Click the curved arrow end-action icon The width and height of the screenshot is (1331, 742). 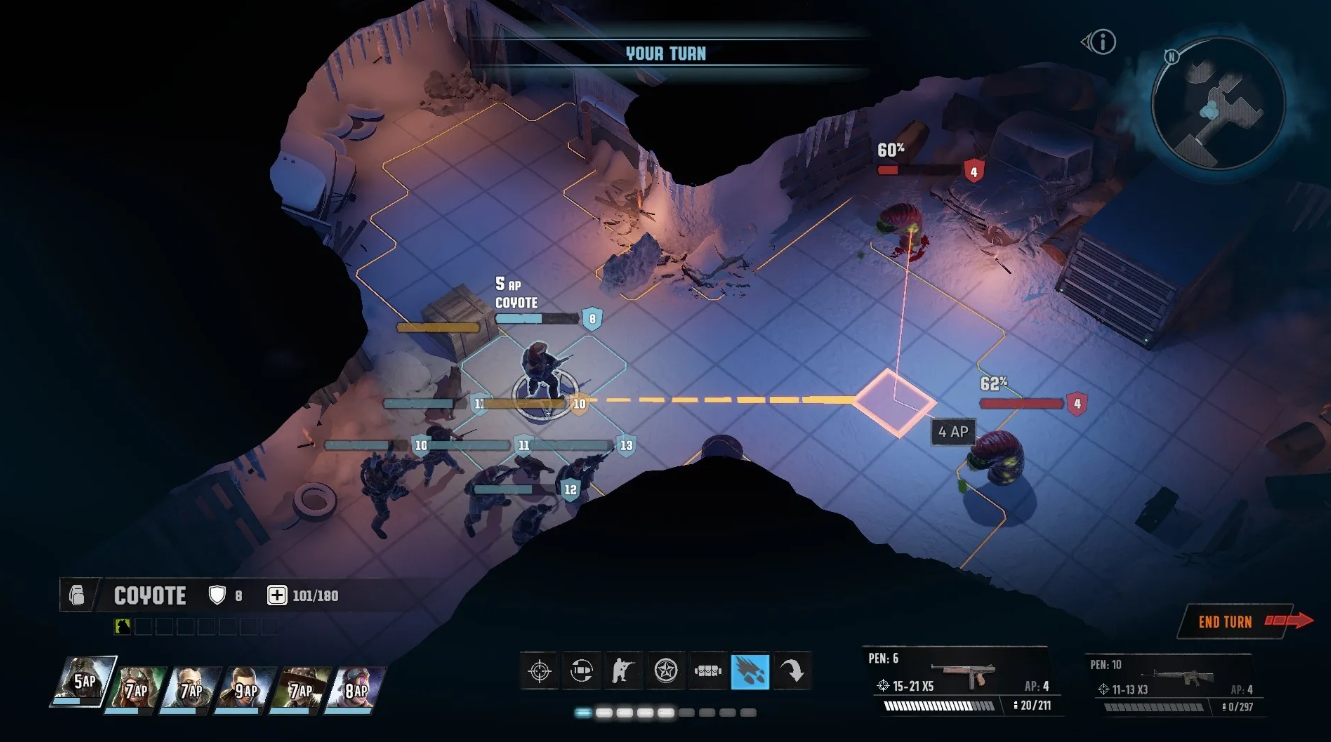pos(792,672)
